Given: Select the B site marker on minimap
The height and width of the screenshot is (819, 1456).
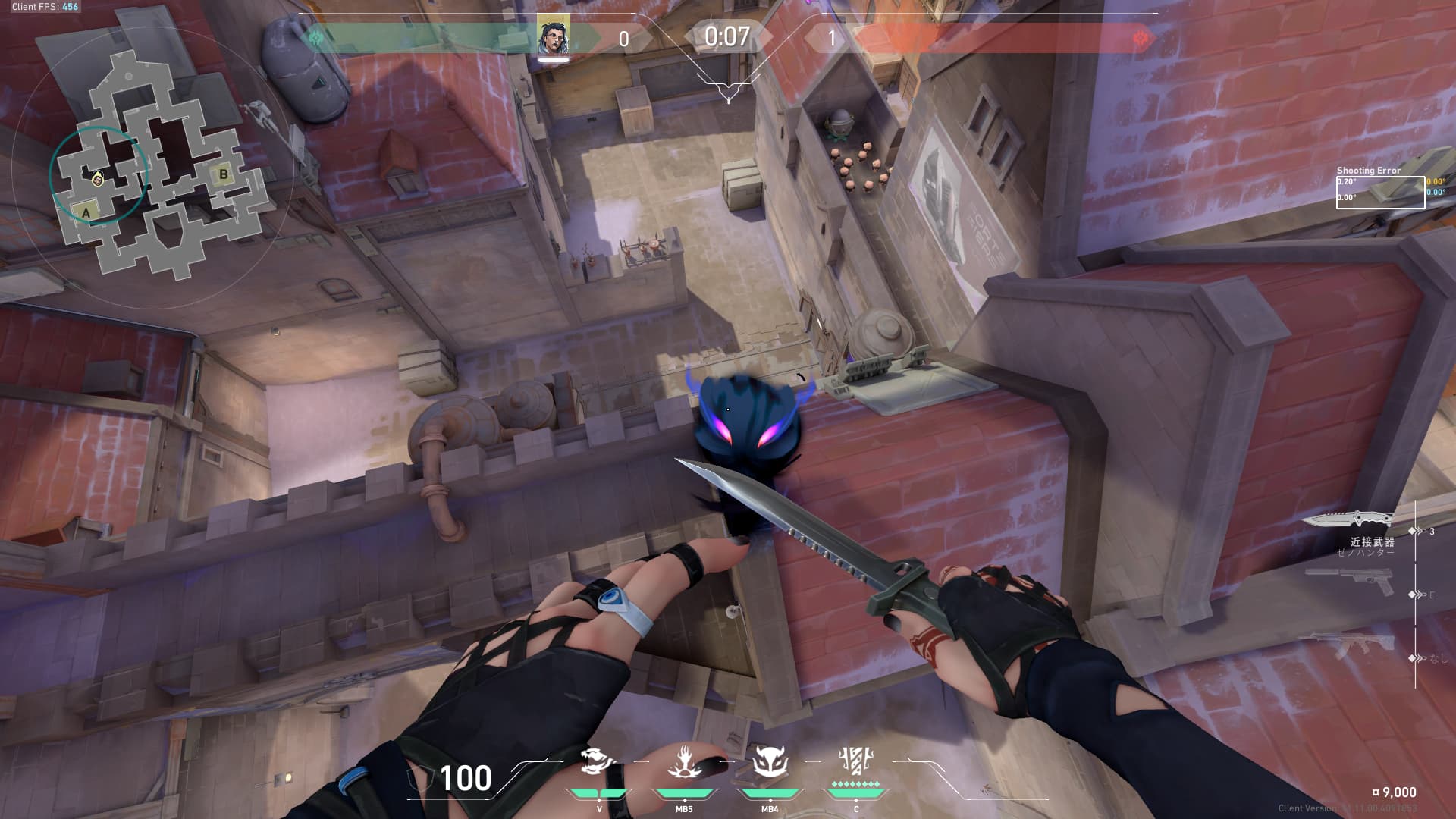Looking at the screenshot, I should click(x=223, y=174).
